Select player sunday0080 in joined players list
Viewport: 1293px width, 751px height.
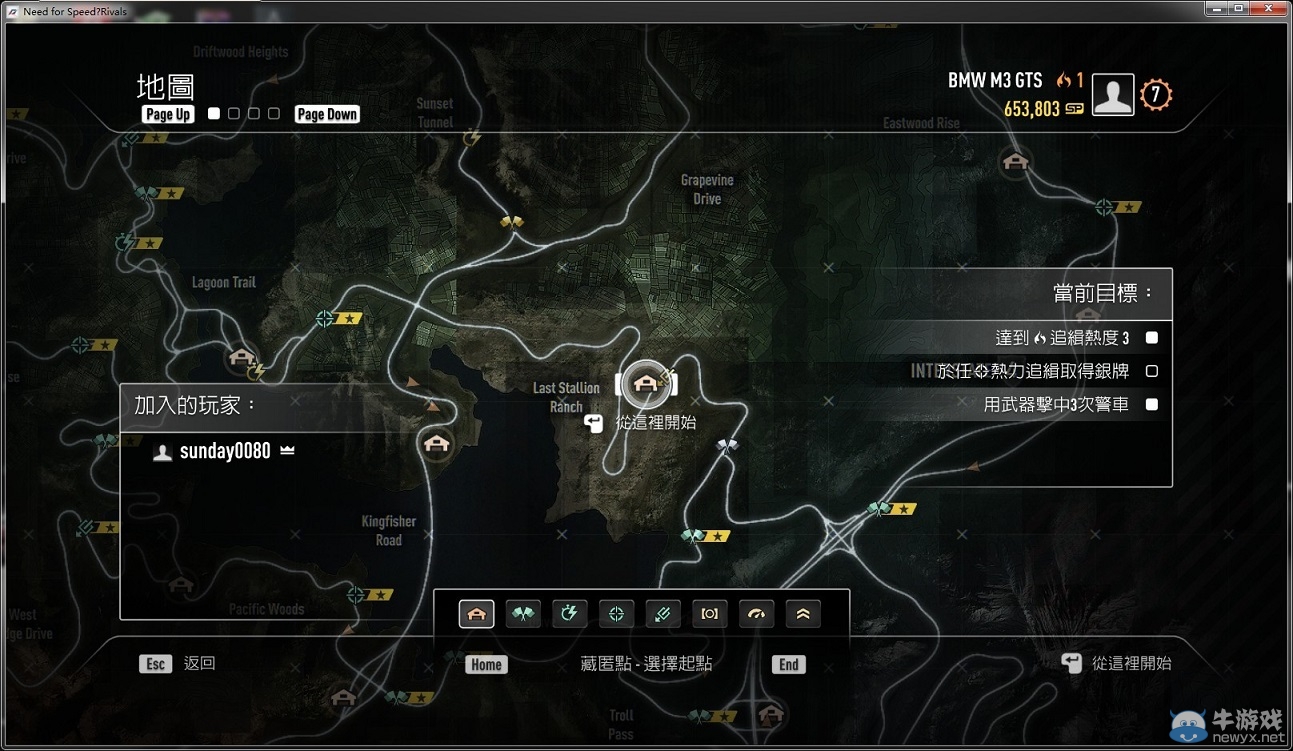pyautogui.click(x=224, y=451)
